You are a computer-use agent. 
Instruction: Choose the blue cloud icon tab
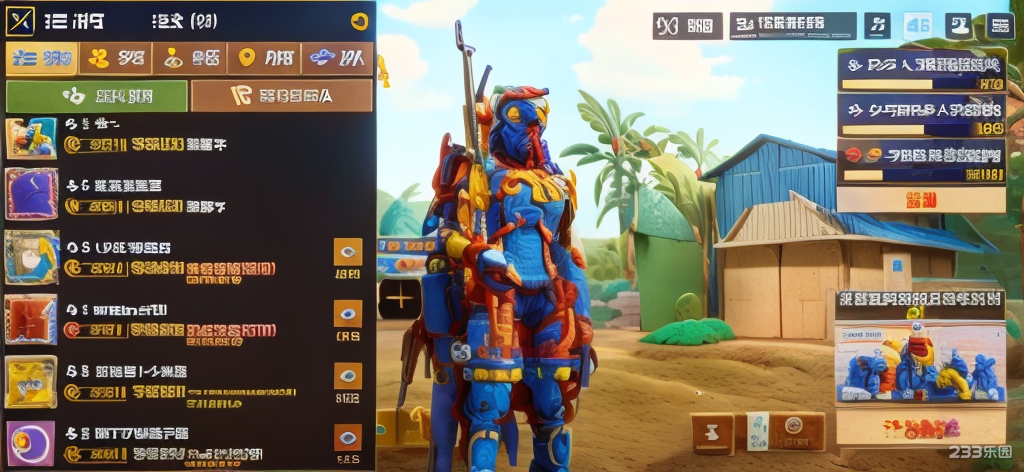337,59
